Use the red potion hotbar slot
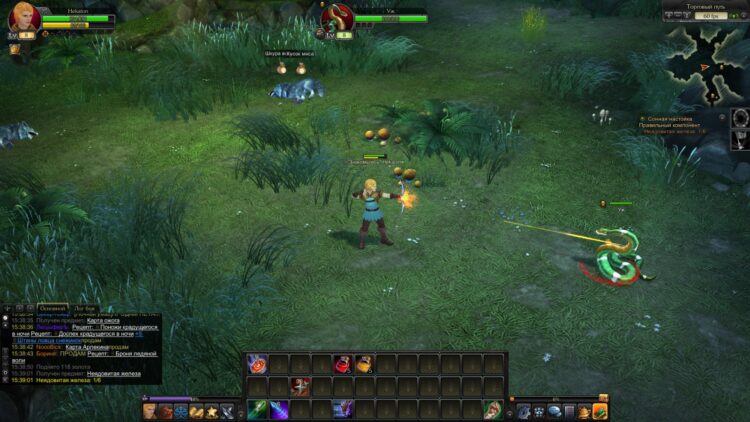The width and height of the screenshot is (750, 422). click(x=343, y=364)
